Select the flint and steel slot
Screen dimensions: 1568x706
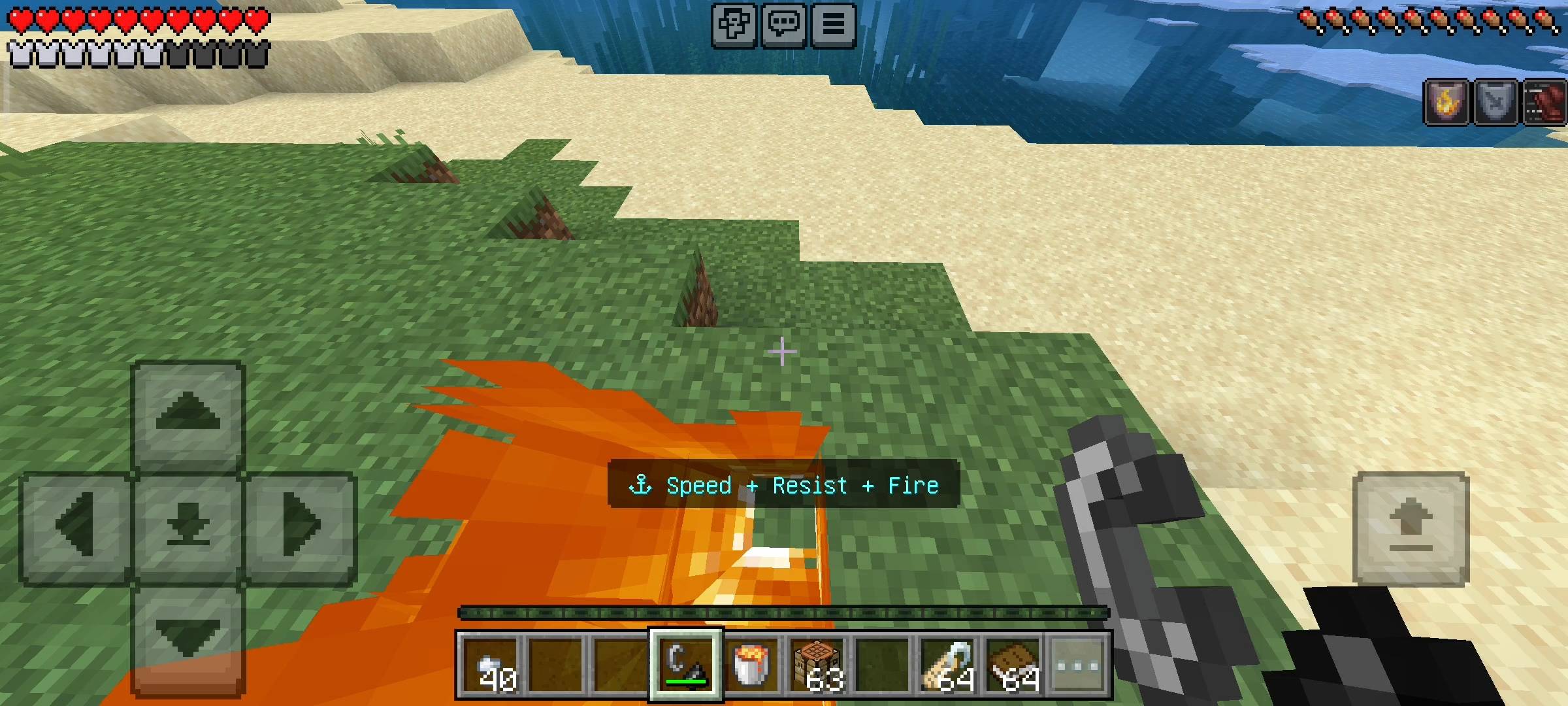685,665
